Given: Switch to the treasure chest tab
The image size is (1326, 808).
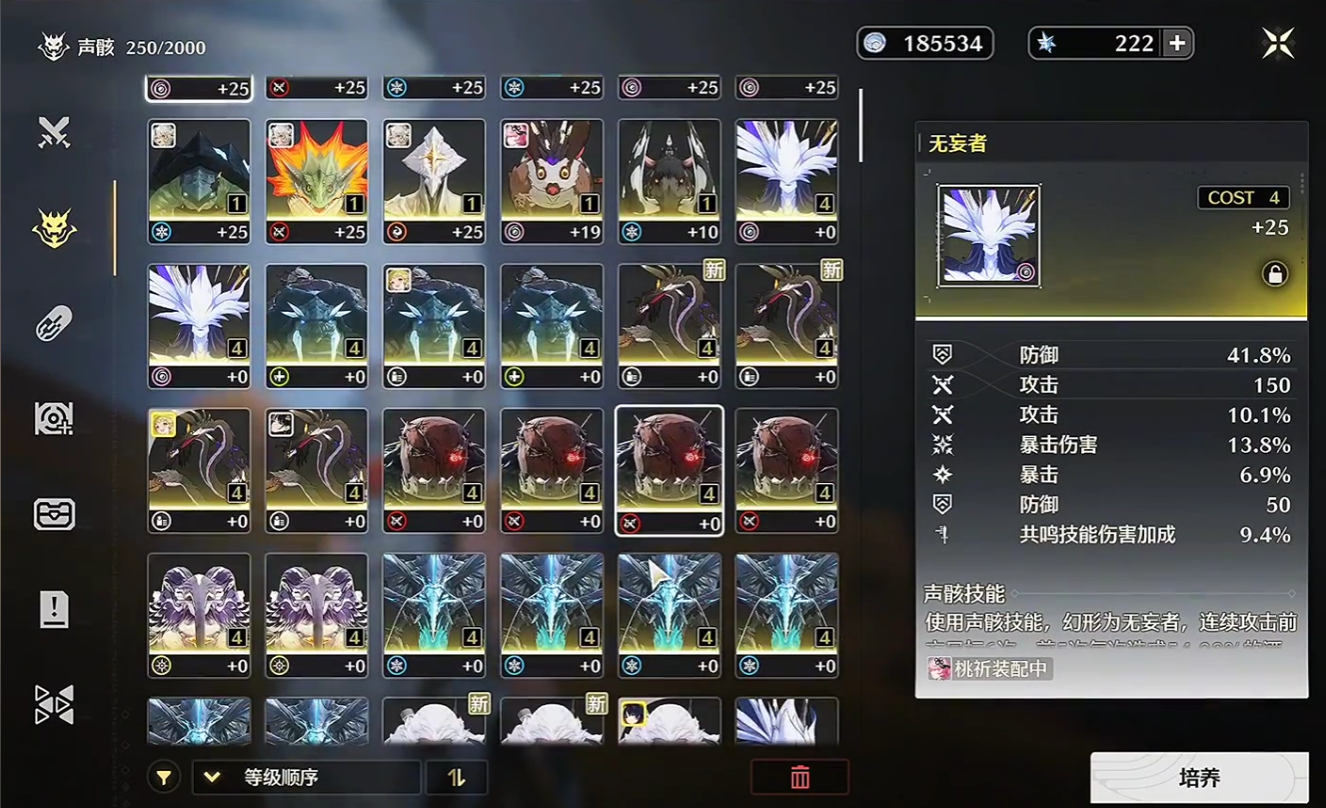Looking at the screenshot, I should pos(54,514).
